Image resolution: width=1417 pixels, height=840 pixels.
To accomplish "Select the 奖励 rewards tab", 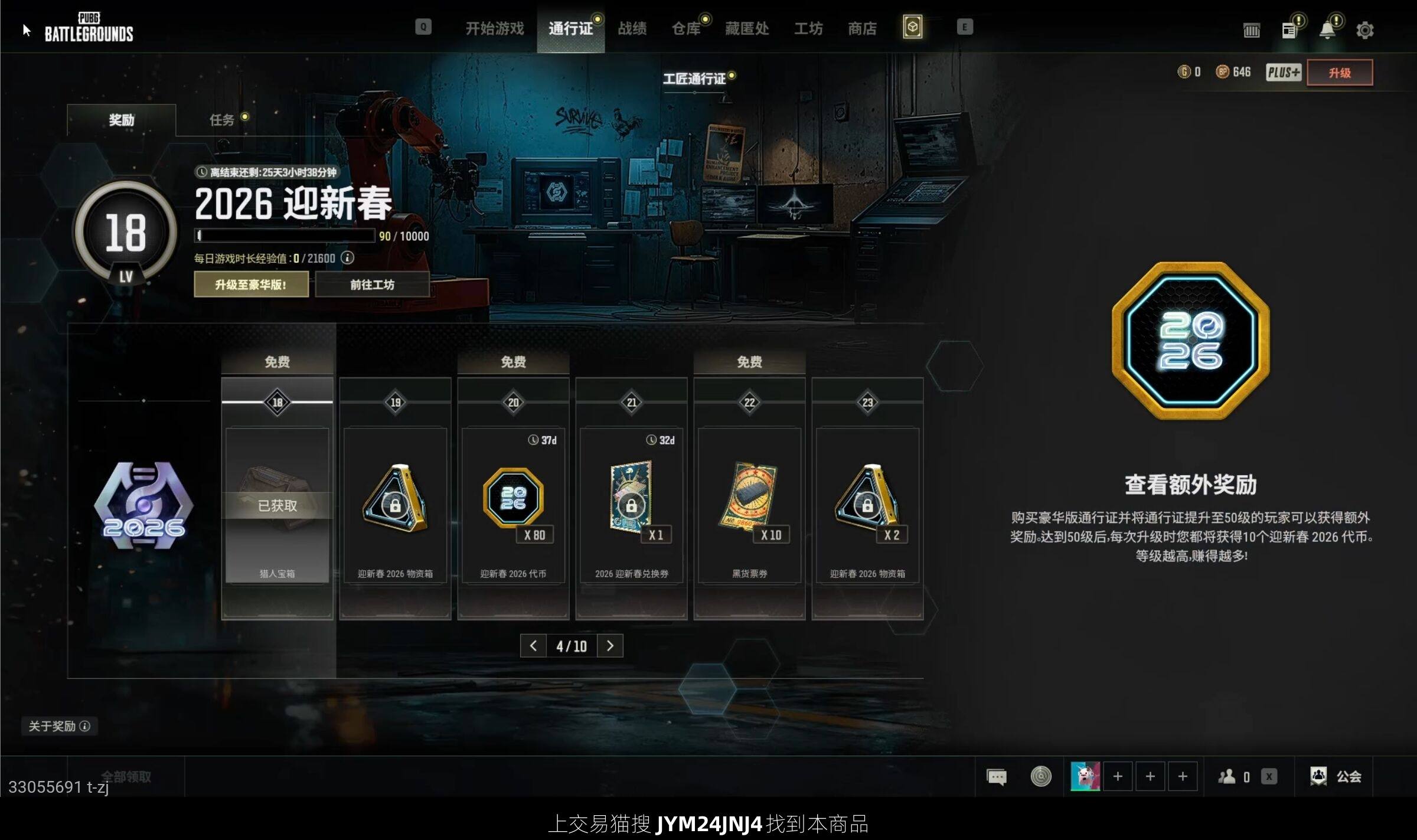I will click(122, 120).
